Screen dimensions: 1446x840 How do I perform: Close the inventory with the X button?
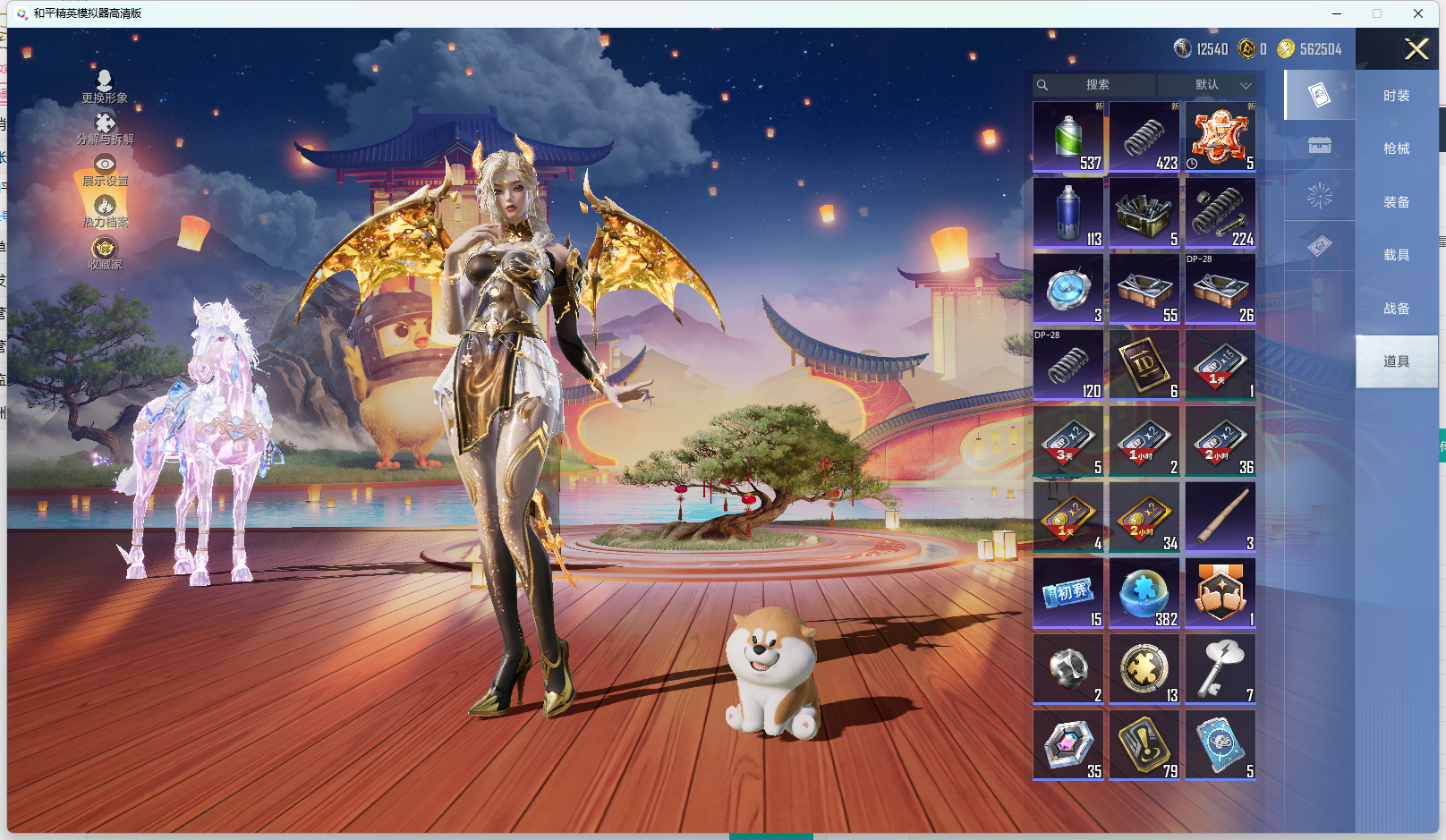(1416, 49)
